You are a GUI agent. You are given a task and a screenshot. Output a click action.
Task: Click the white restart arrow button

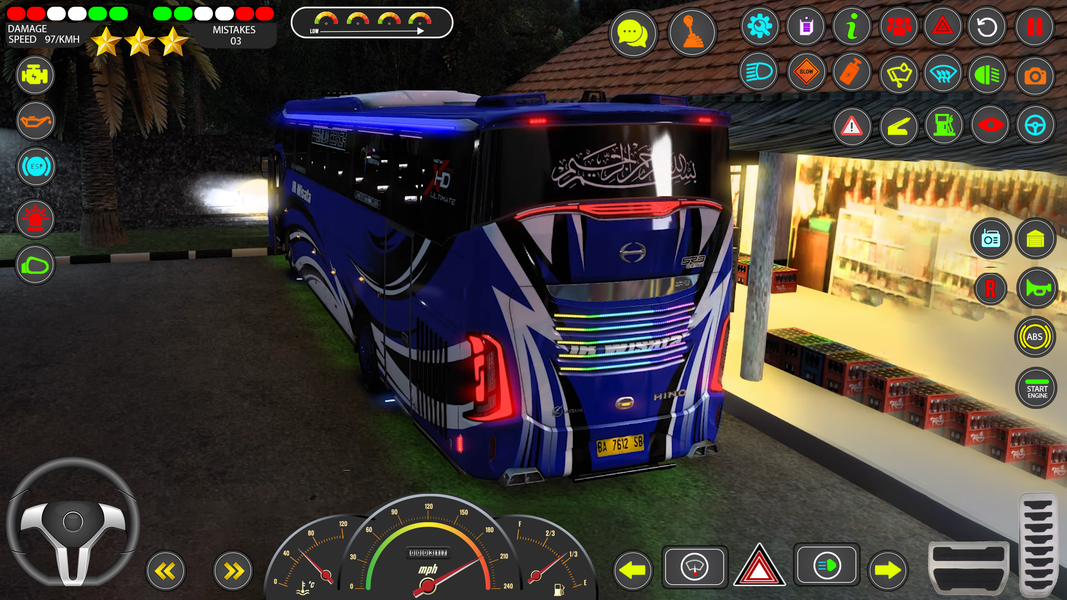pos(987,26)
